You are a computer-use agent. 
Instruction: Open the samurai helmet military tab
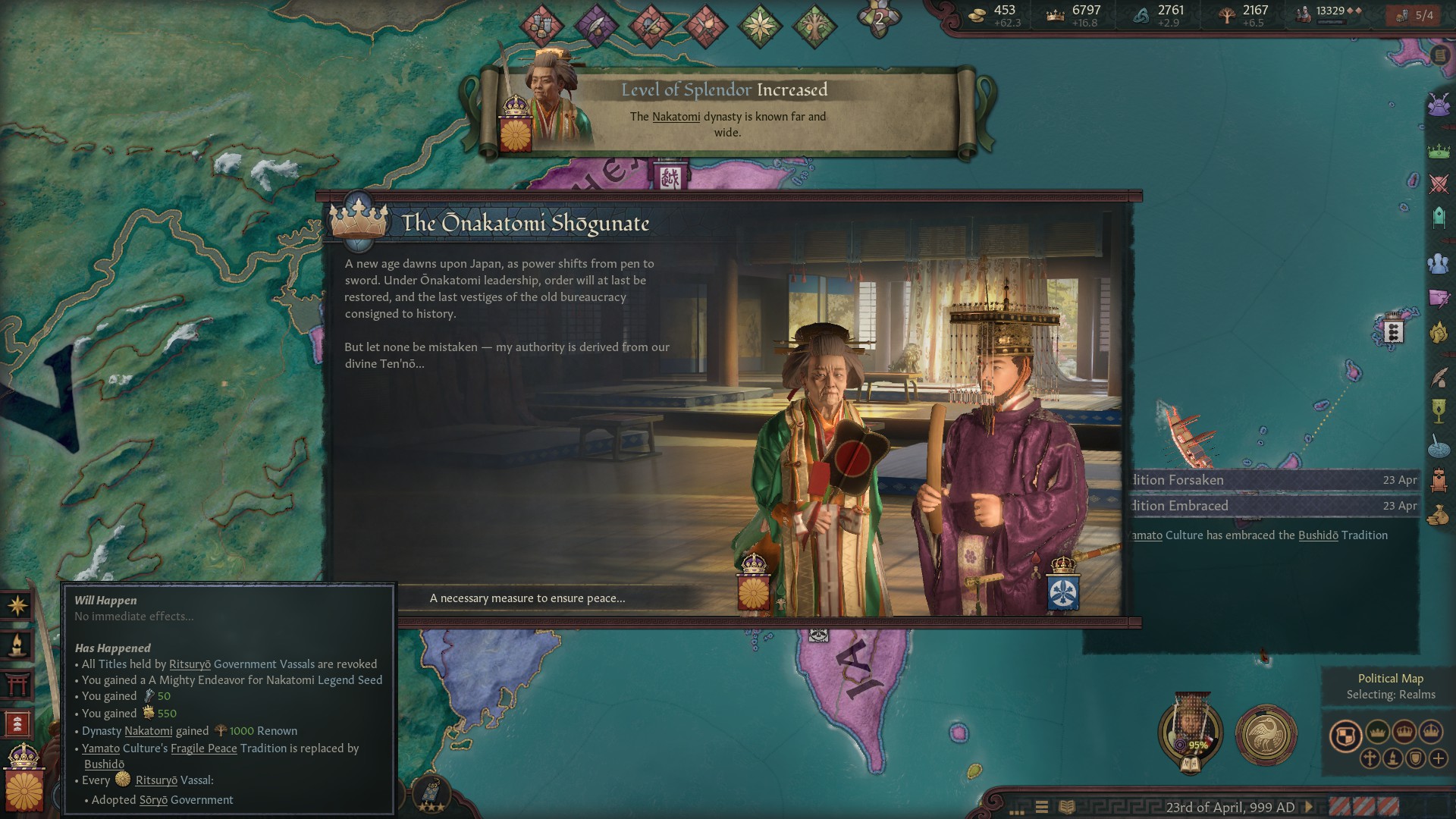pos(1439,105)
